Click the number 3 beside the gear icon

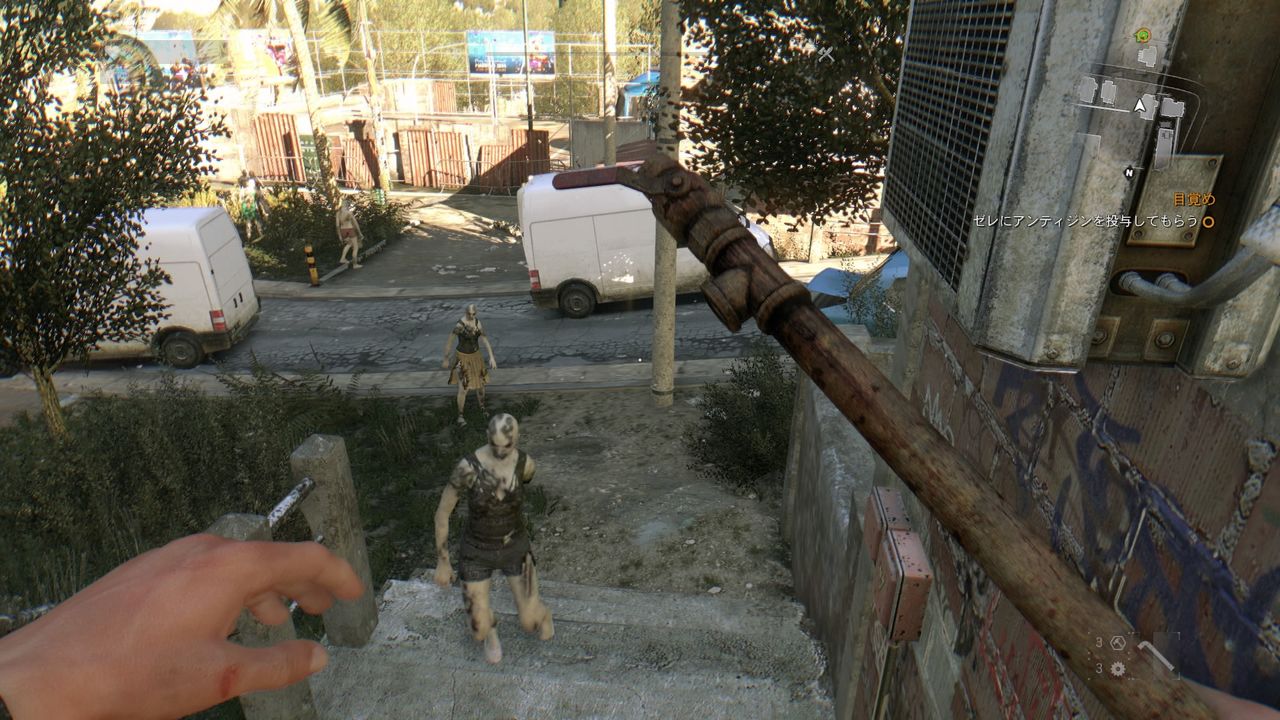[x=1100, y=668]
